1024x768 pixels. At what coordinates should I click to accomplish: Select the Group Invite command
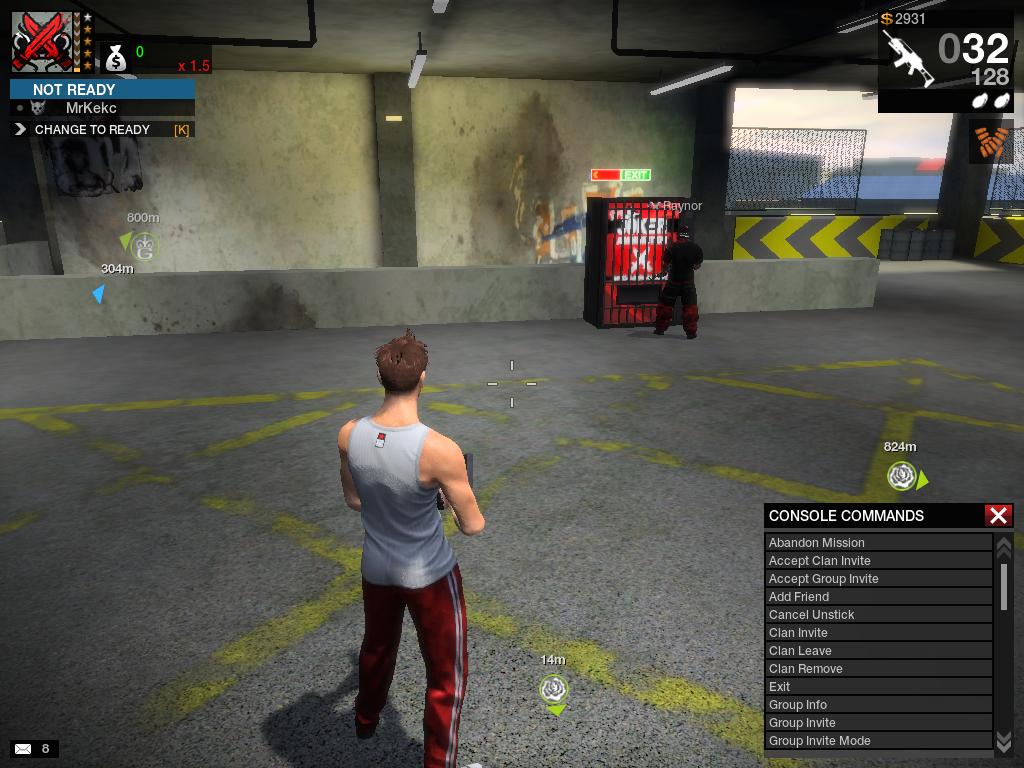click(878, 723)
